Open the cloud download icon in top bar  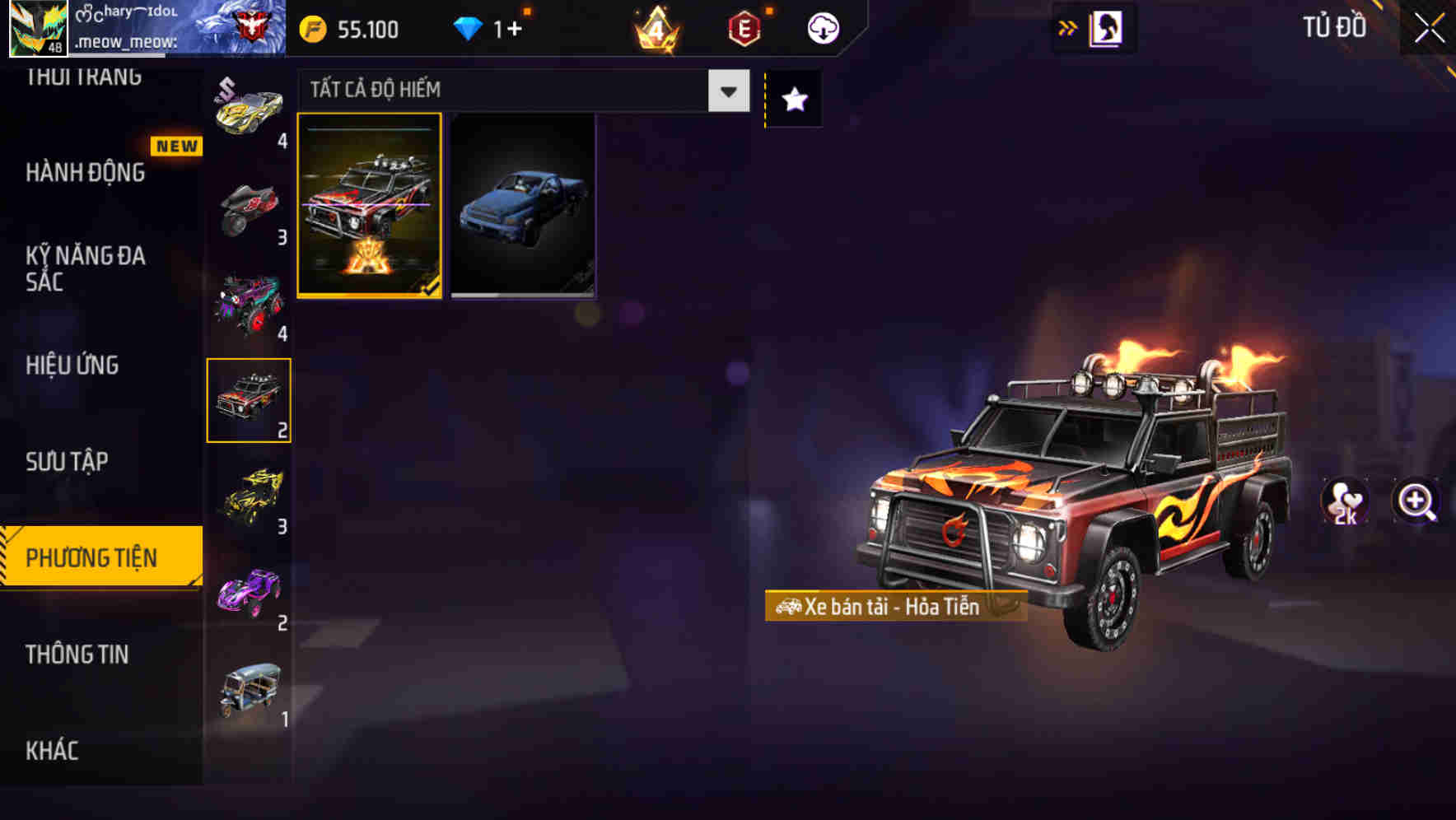[821, 27]
